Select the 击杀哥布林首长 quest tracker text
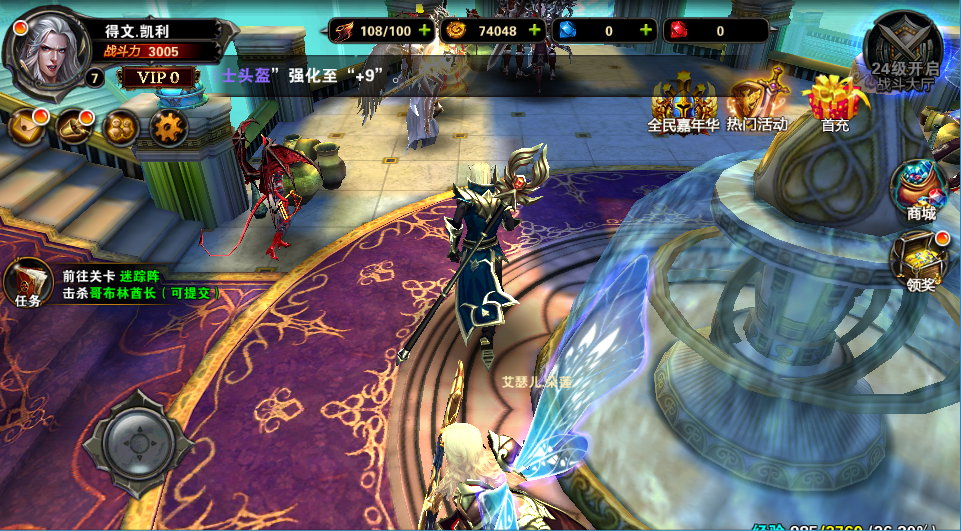The width and height of the screenshot is (961, 531). click(140, 294)
